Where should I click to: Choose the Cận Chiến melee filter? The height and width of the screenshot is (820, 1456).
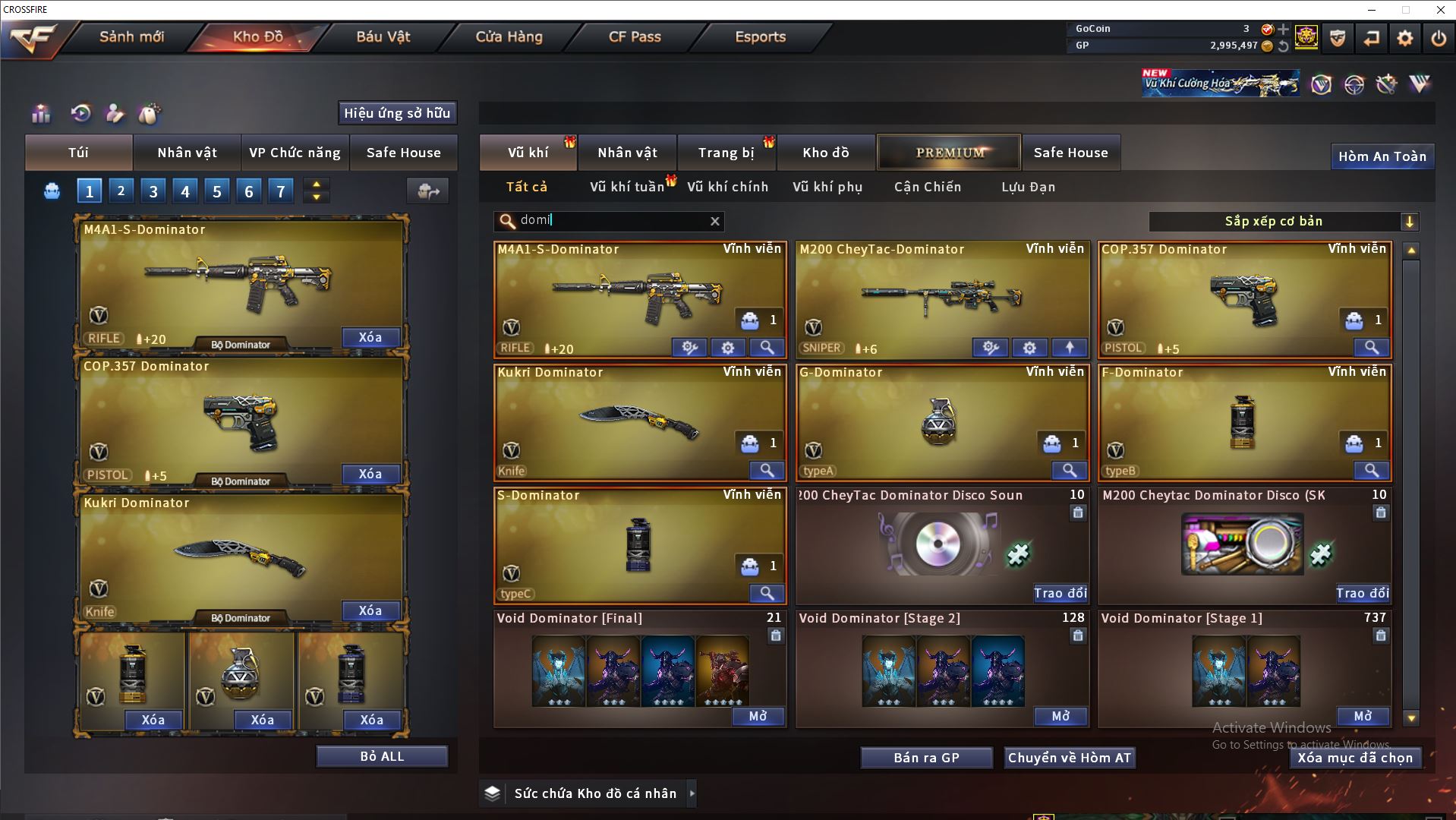927,187
